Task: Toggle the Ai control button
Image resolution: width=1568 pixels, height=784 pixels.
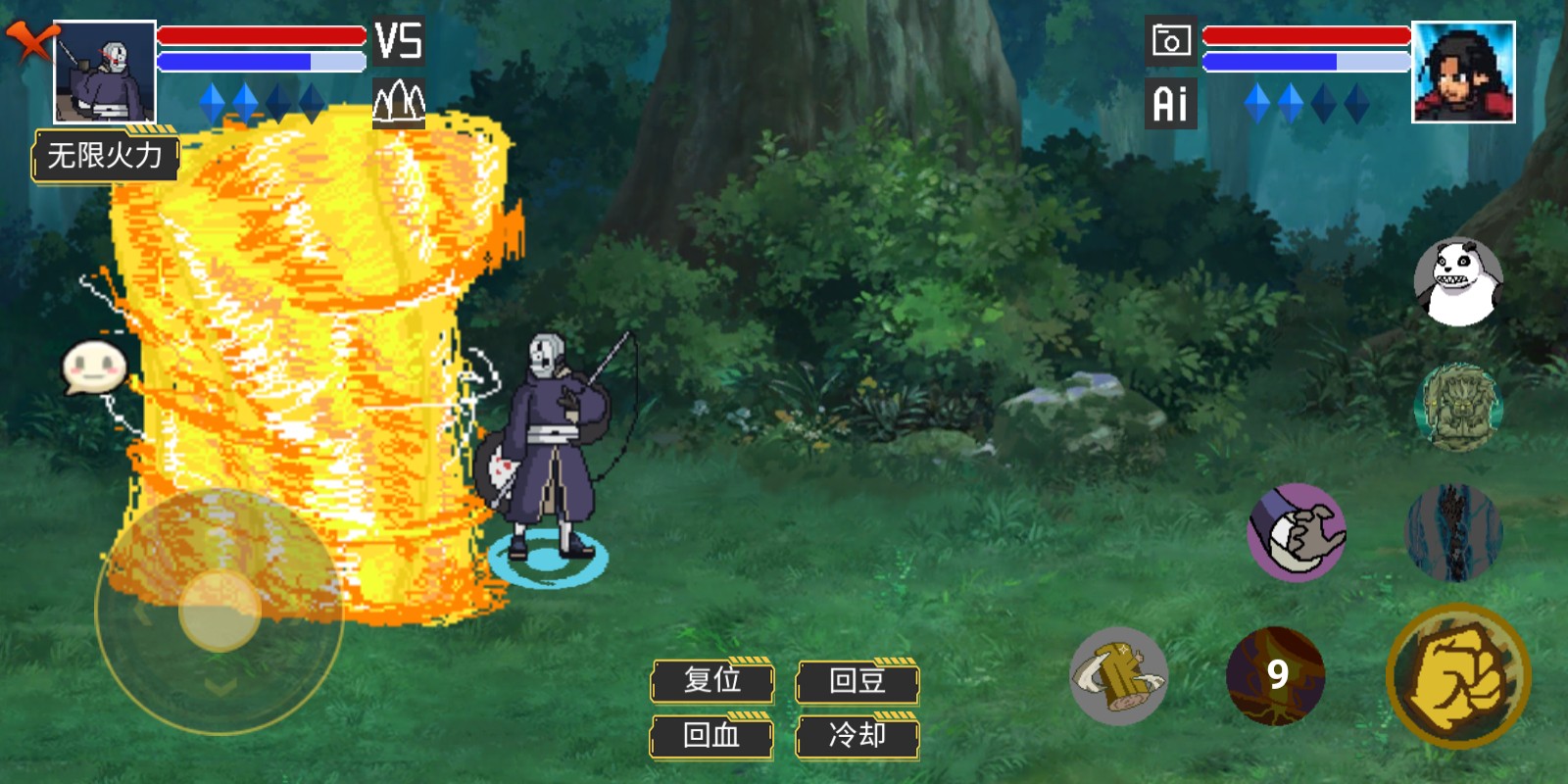Action: click(1170, 103)
